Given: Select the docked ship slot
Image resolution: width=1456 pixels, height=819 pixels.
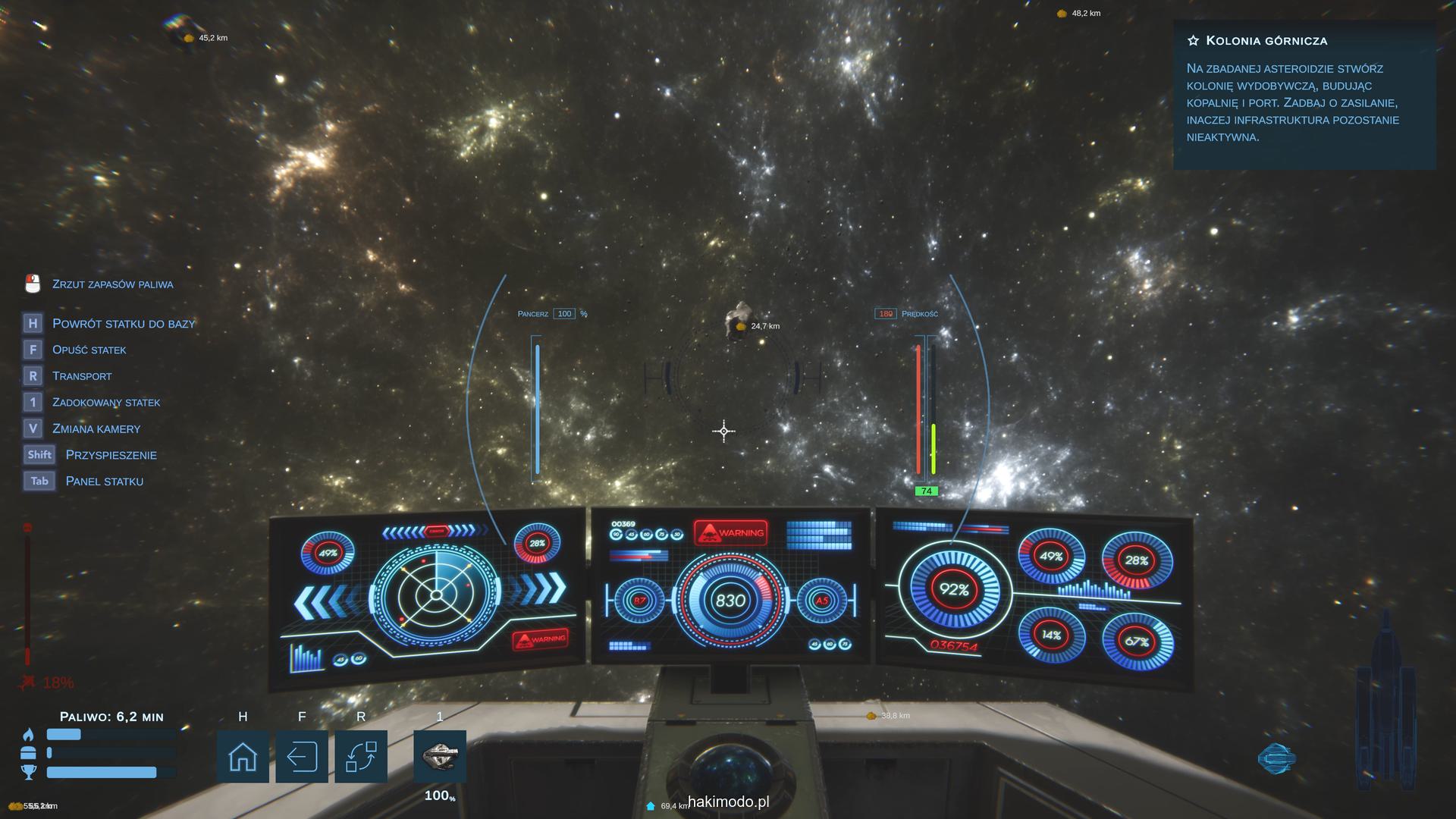Looking at the screenshot, I should click(440, 756).
